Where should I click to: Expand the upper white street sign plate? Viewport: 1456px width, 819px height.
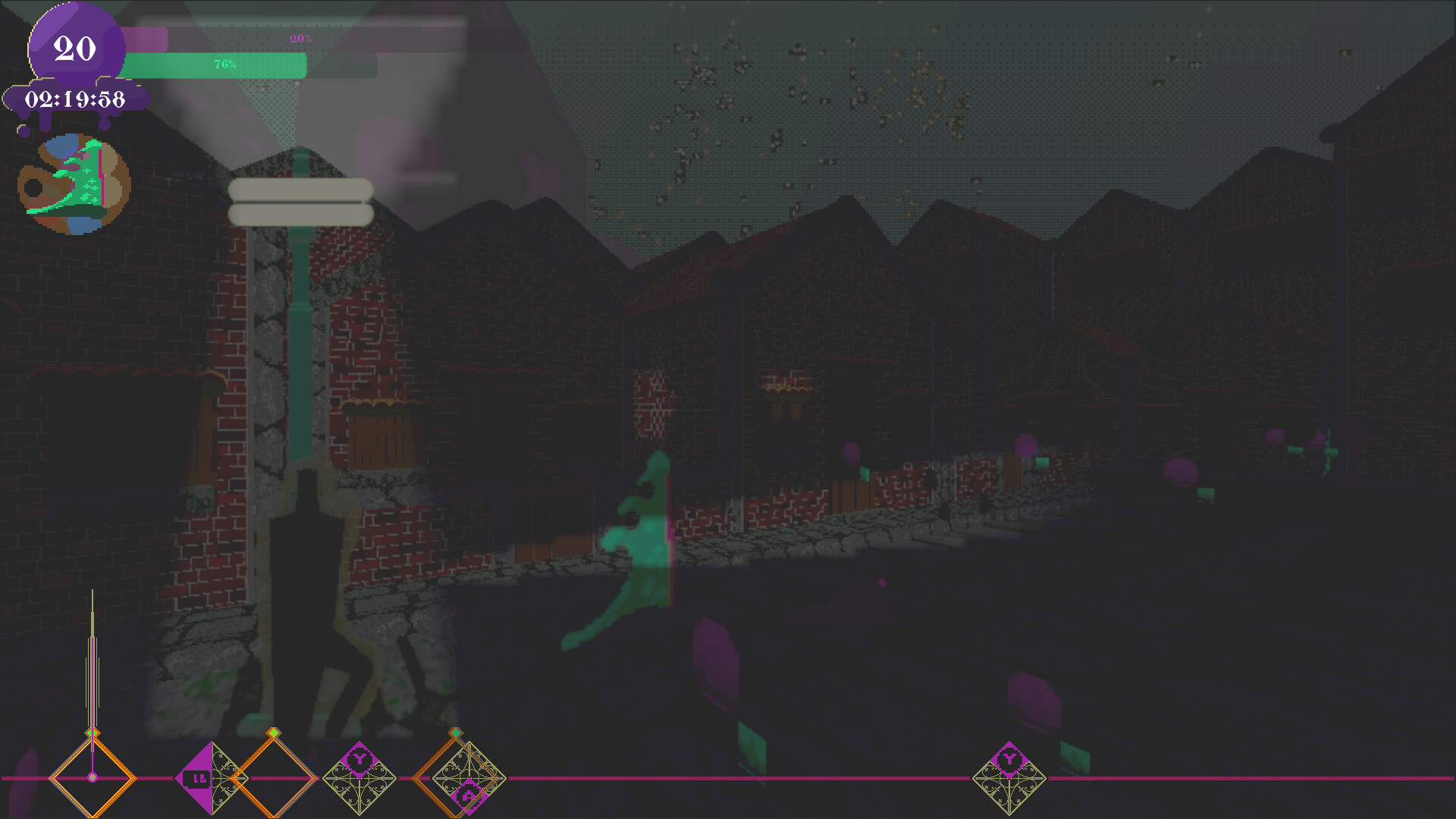[301, 188]
